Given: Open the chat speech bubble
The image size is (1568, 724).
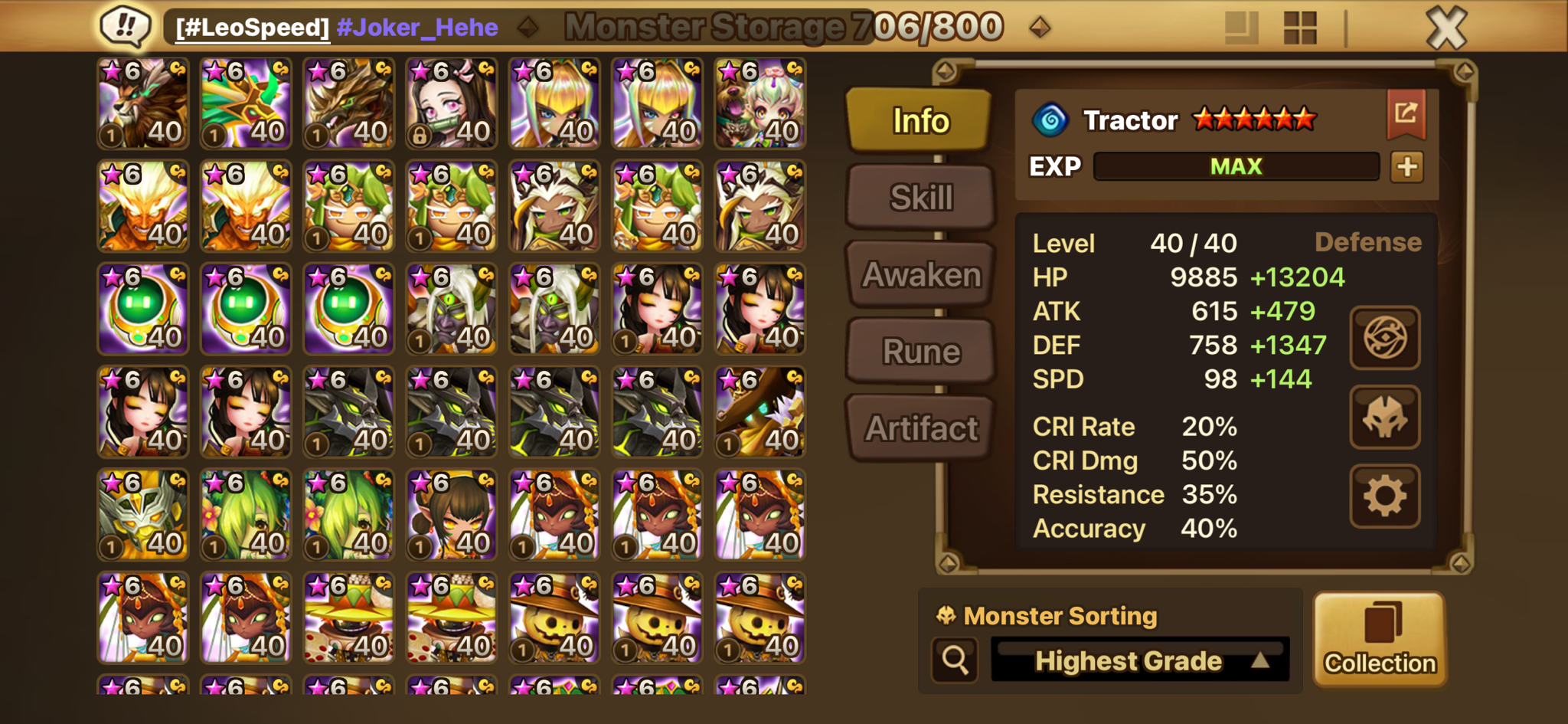Looking at the screenshot, I should 126,26.
